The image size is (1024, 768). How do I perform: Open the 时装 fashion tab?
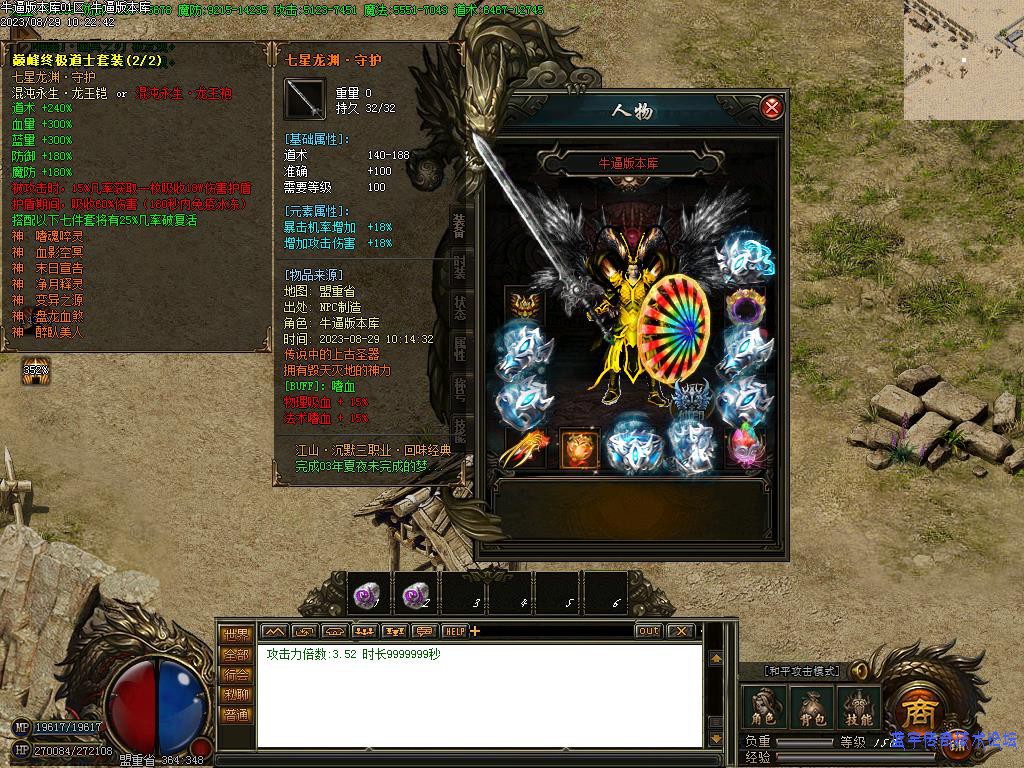click(459, 265)
